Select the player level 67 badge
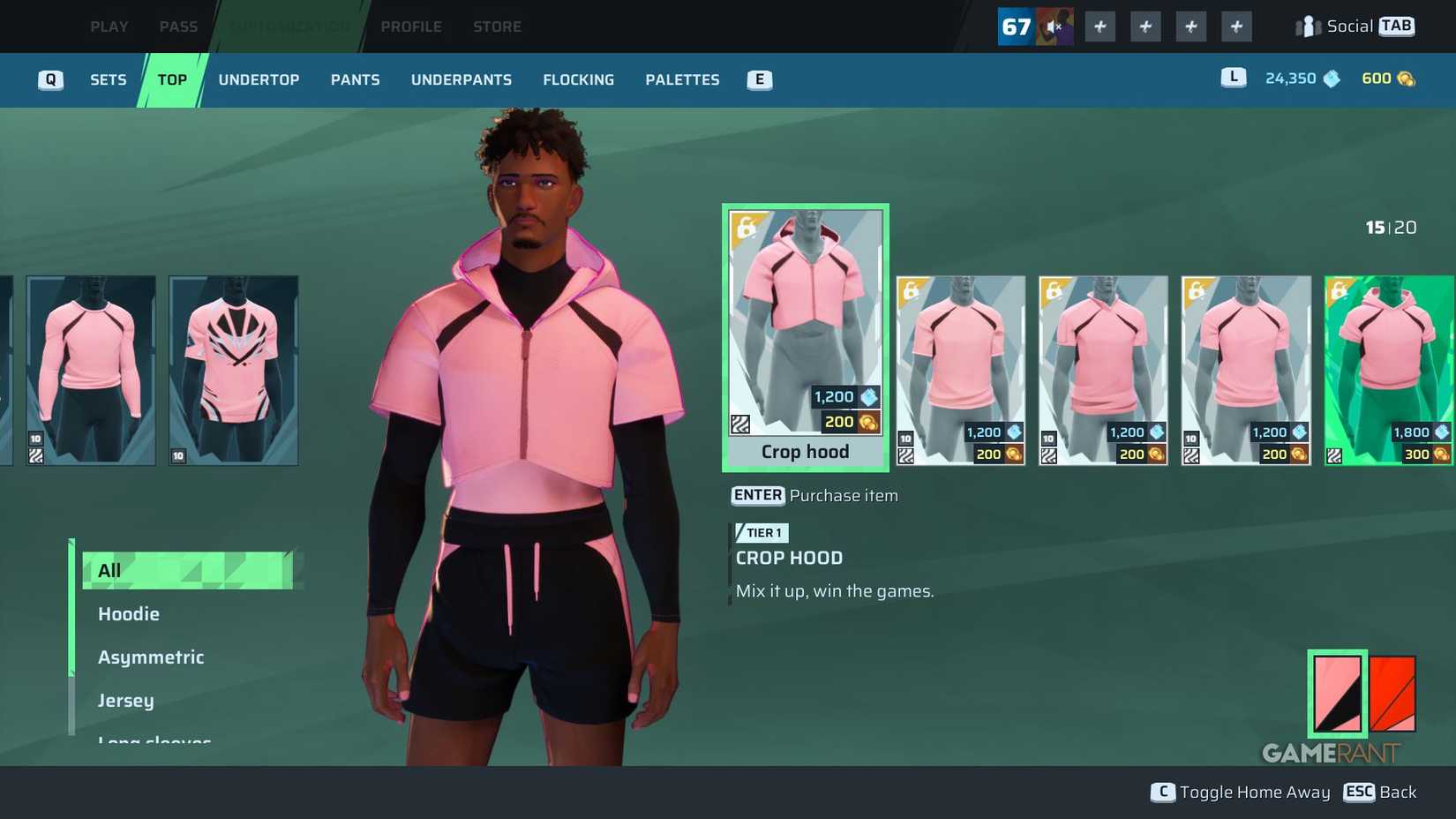The width and height of the screenshot is (1456, 819). (x=1015, y=26)
